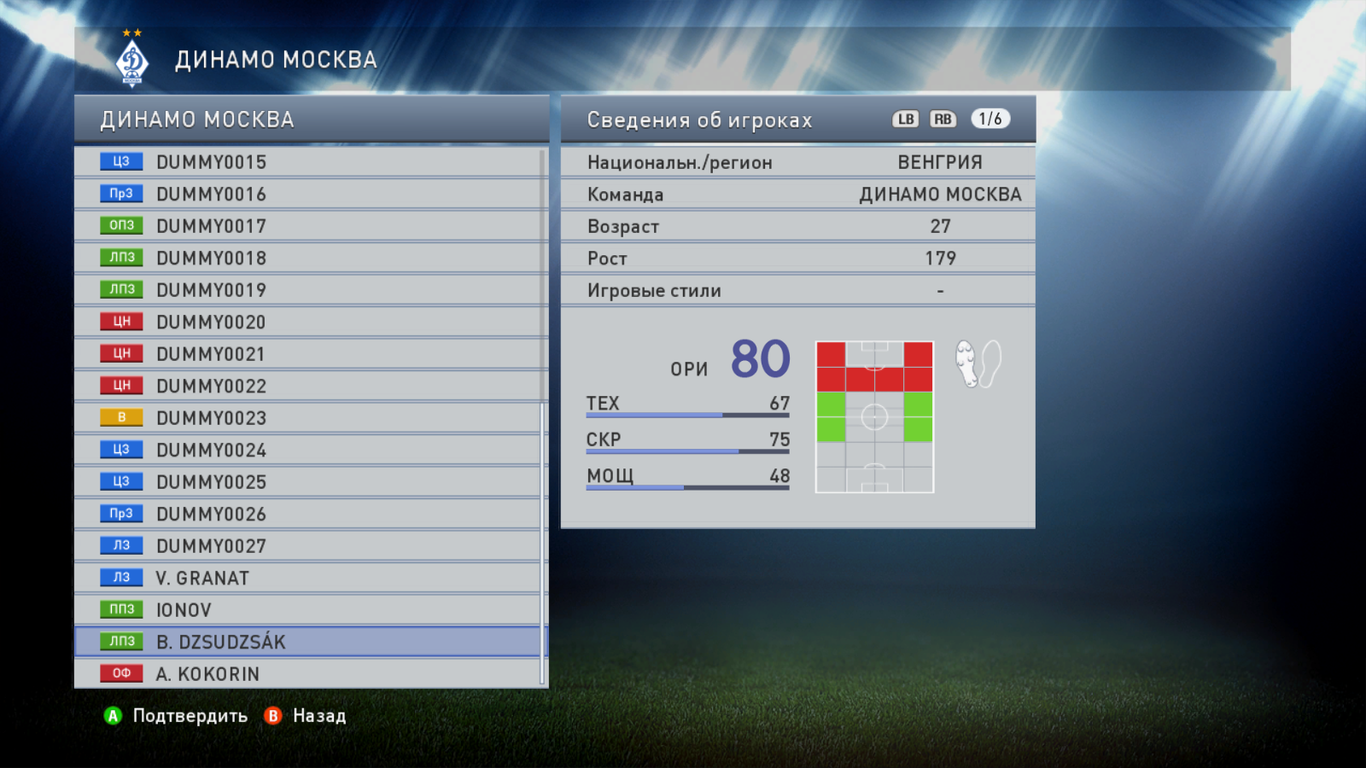Image resolution: width=1366 pixels, height=768 pixels.
Task: Click the 1/6 player info page indicator
Action: point(990,119)
